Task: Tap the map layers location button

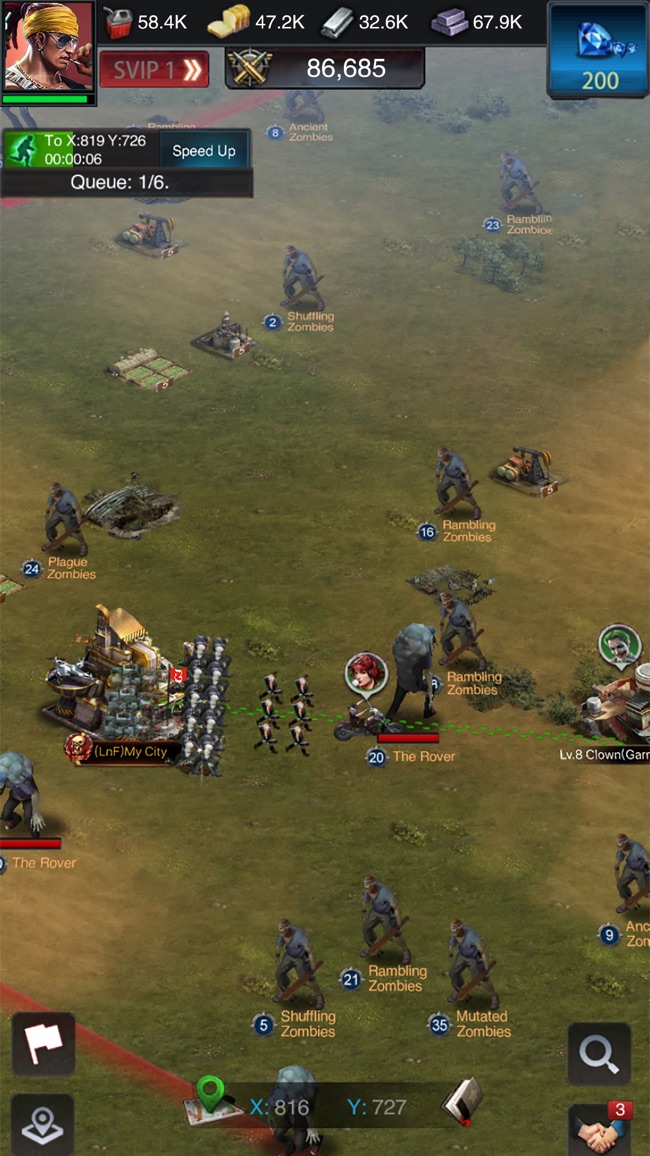Action: click(43, 1125)
